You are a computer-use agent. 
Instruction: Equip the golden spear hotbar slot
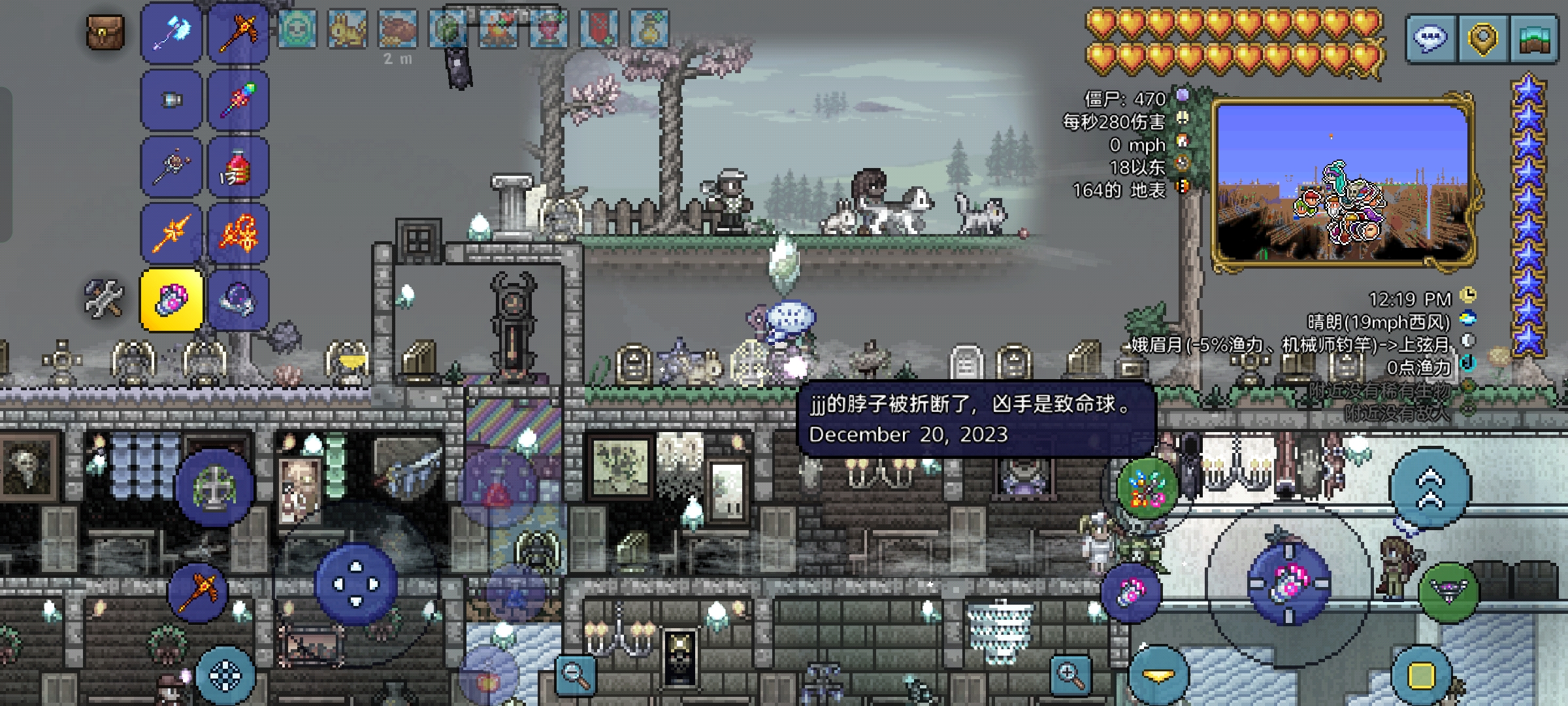pyautogui.click(x=171, y=233)
